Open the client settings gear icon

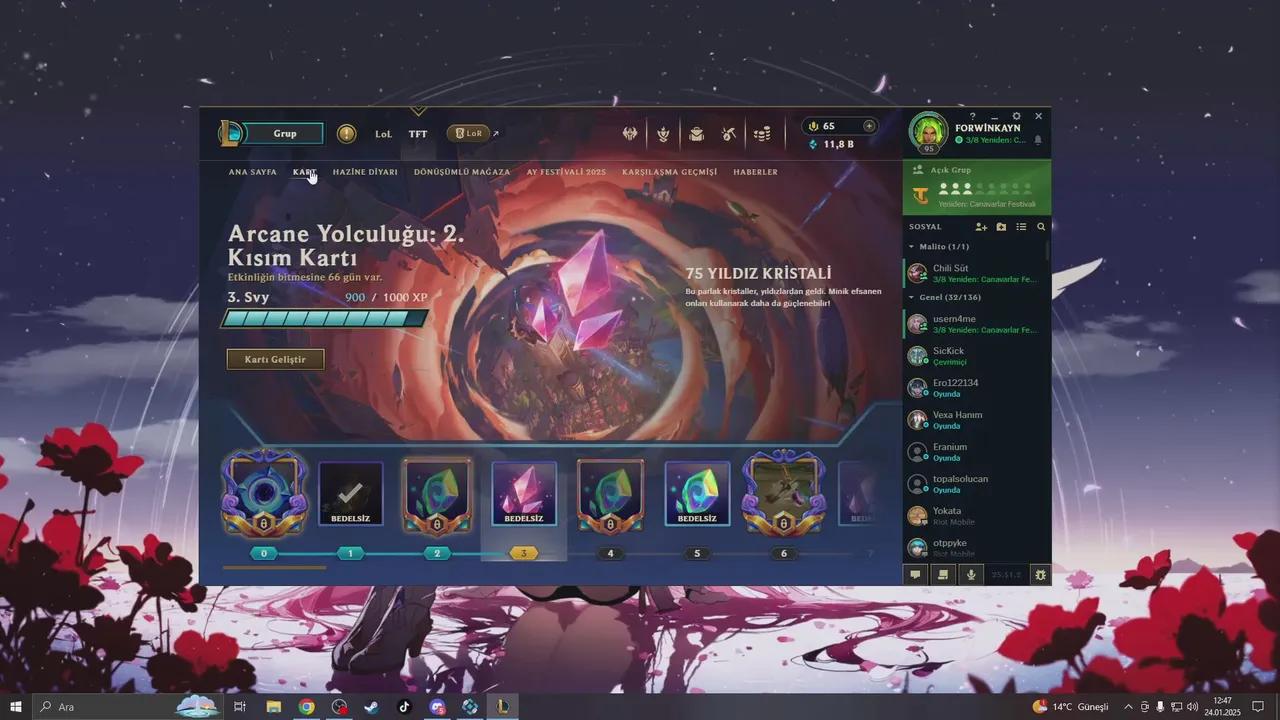click(1016, 116)
